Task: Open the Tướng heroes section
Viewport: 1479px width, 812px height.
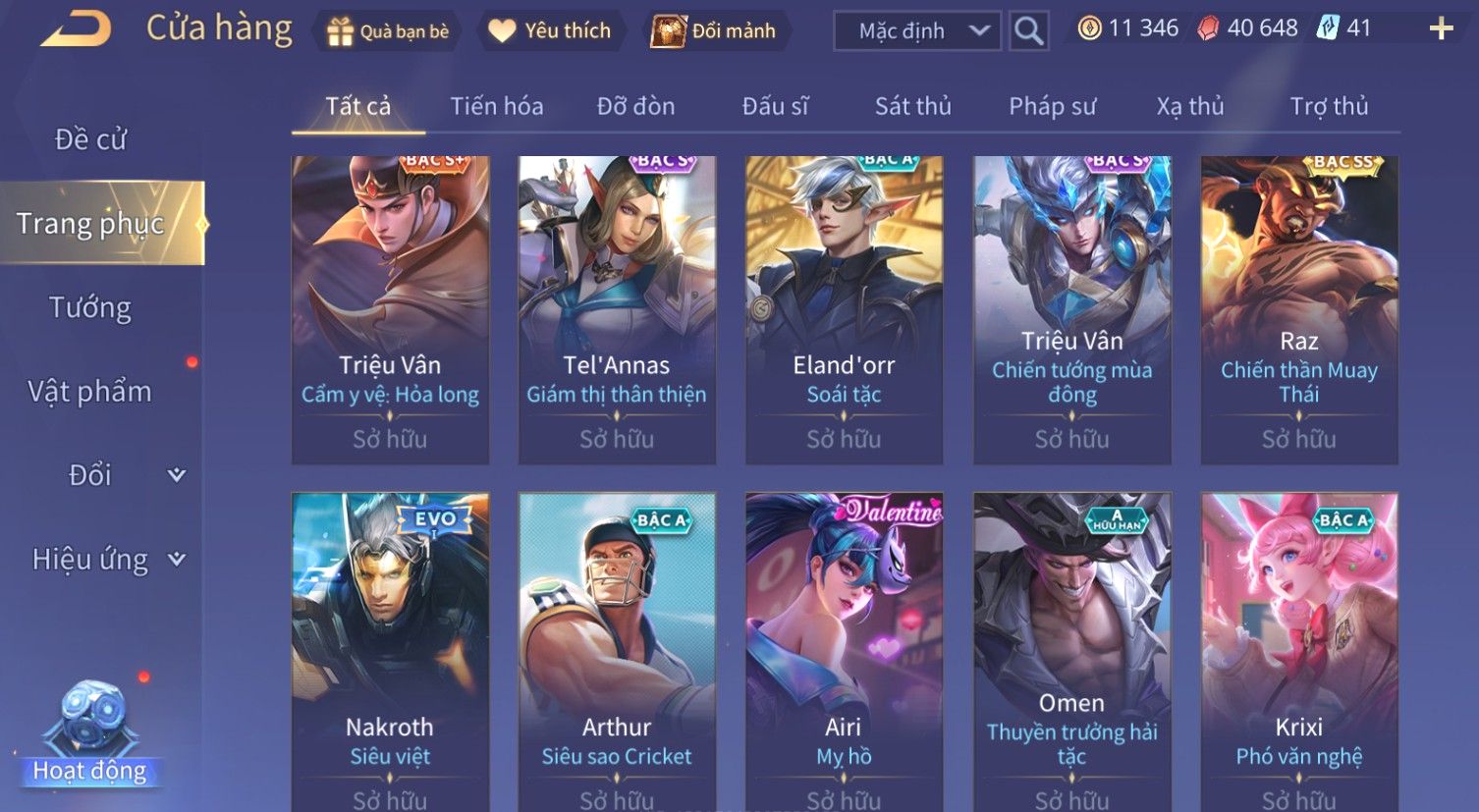Action: click(x=90, y=308)
